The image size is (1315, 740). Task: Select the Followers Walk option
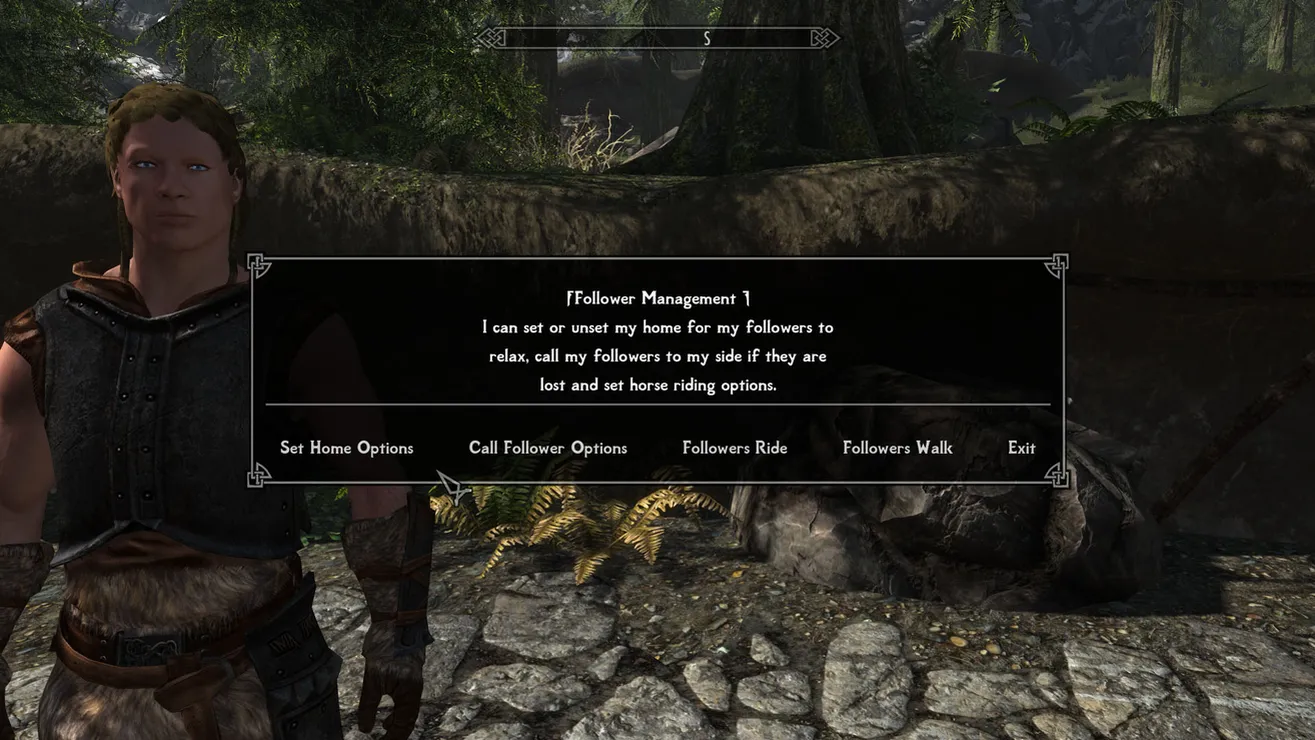(x=897, y=448)
